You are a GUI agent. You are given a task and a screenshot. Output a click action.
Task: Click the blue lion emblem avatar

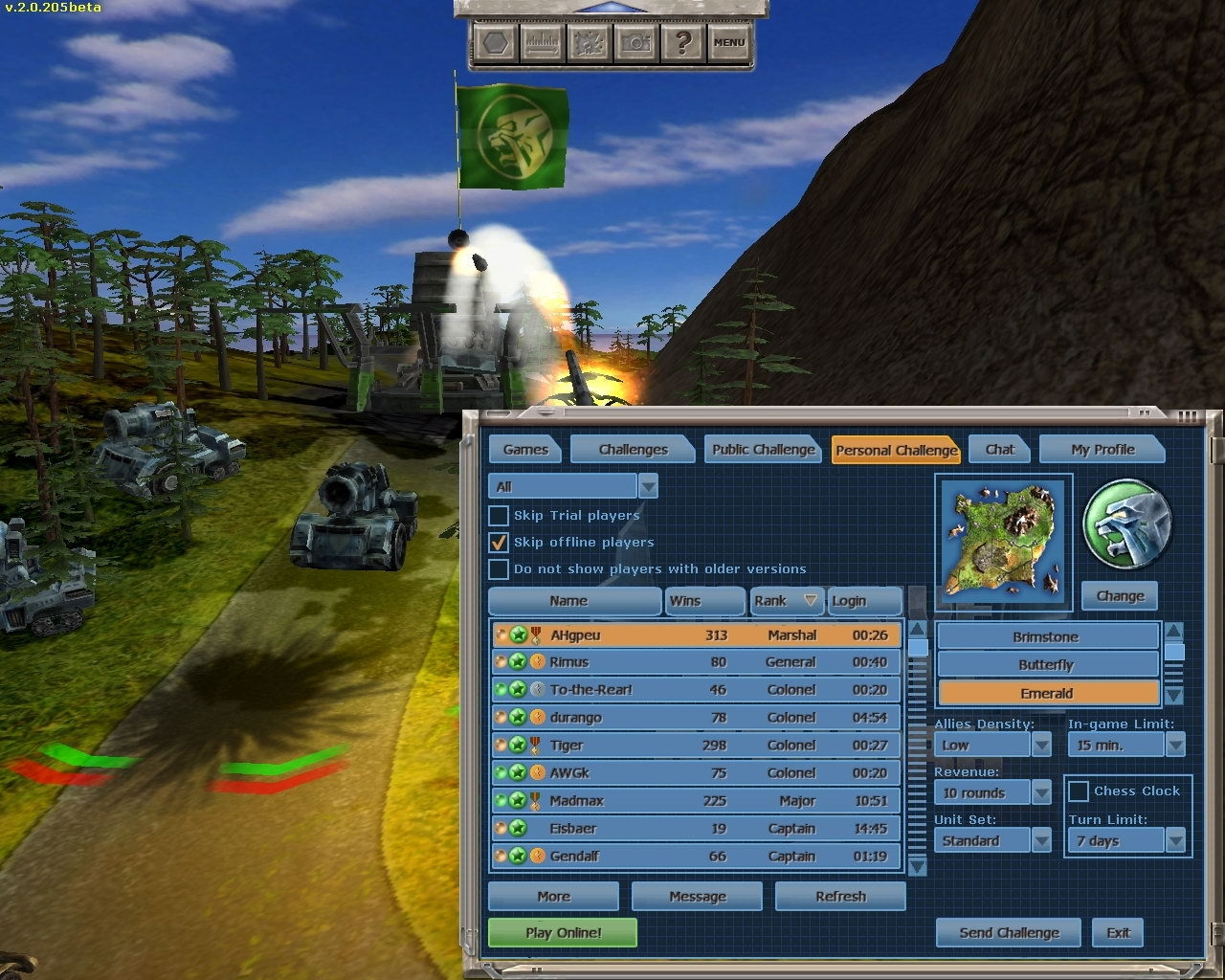pyautogui.click(x=1126, y=522)
